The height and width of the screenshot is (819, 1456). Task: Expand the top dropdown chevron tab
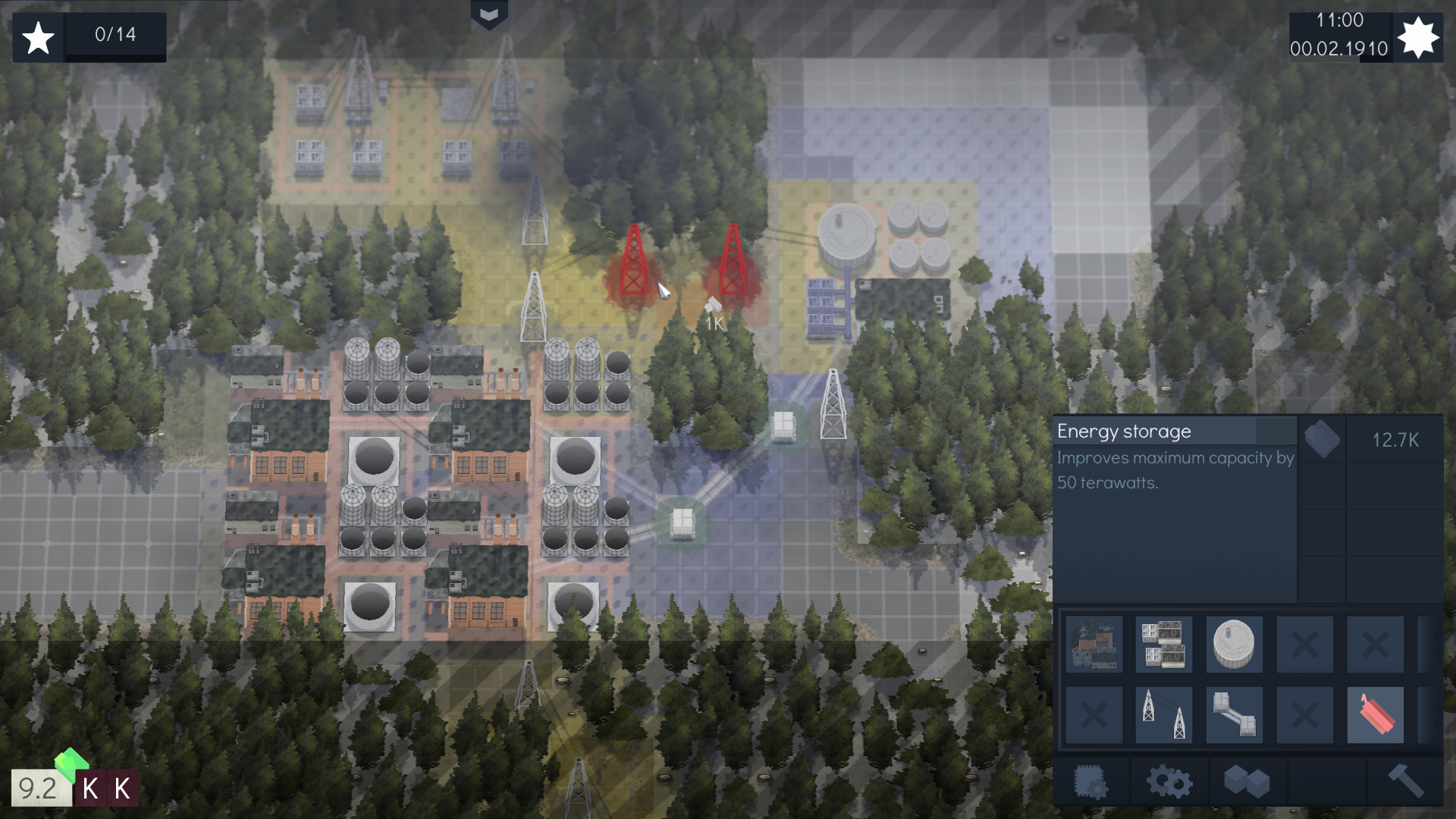(x=489, y=14)
